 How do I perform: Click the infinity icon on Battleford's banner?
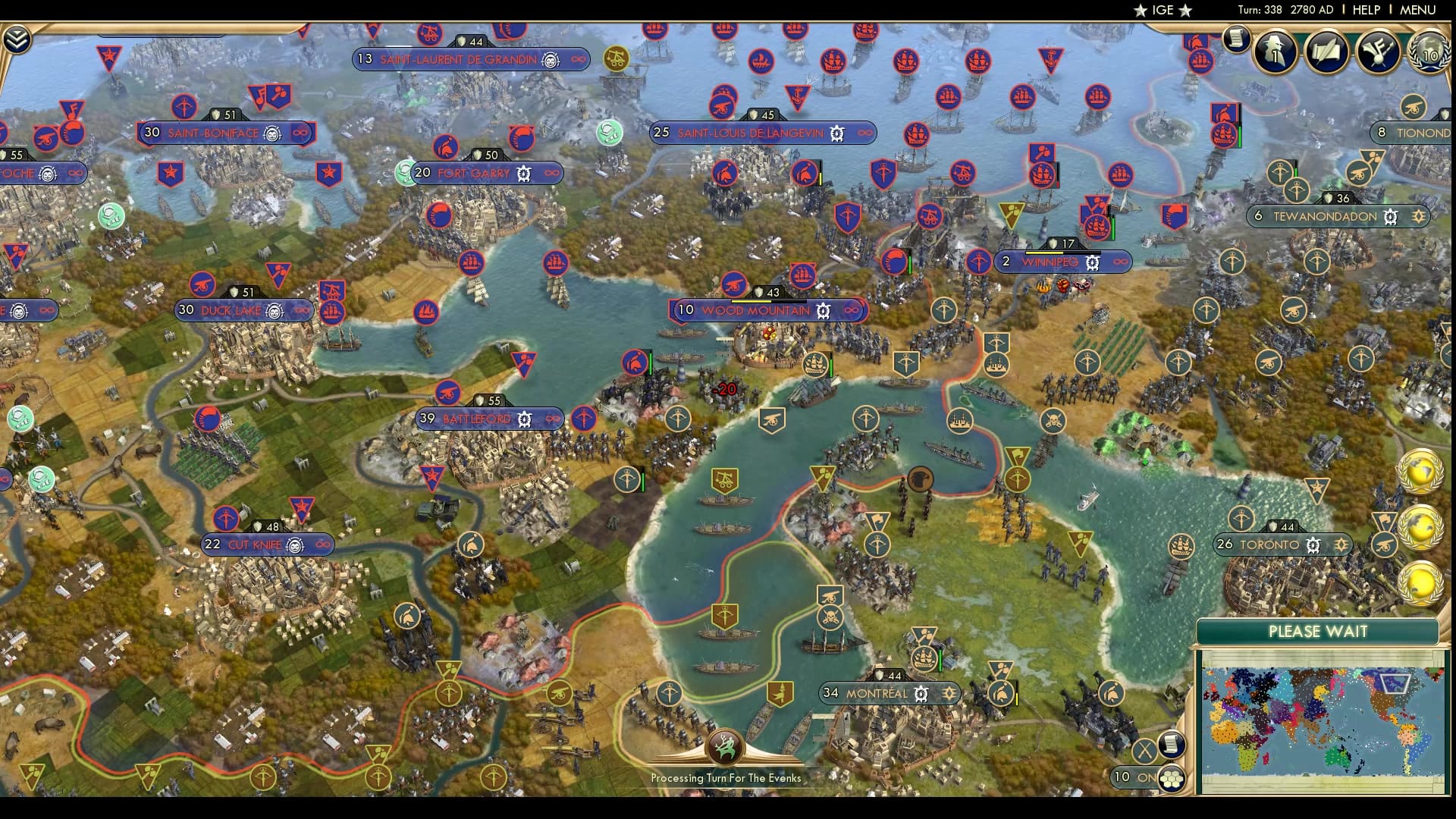click(x=551, y=417)
